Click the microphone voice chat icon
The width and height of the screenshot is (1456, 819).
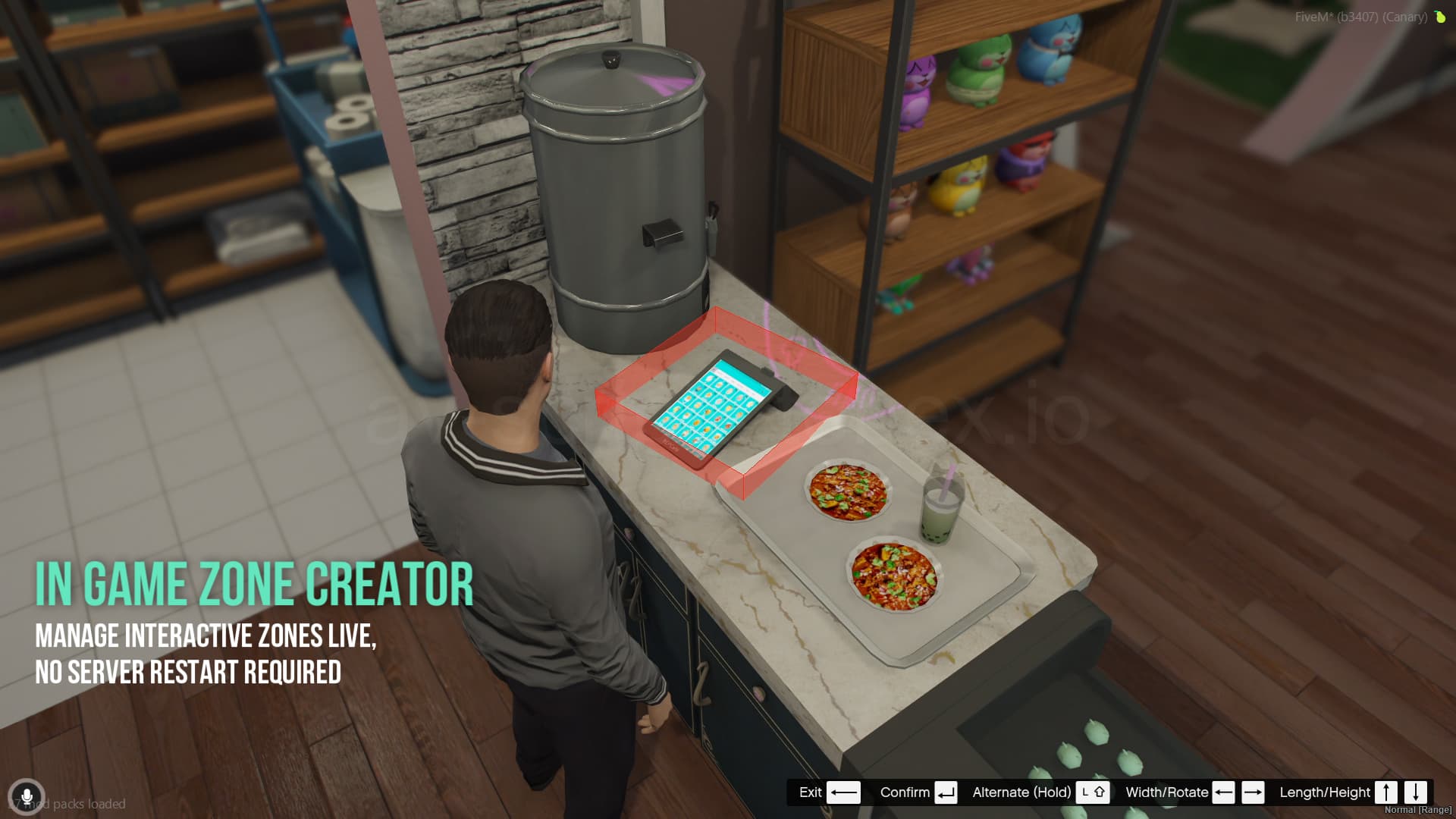pyautogui.click(x=27, y=797)
